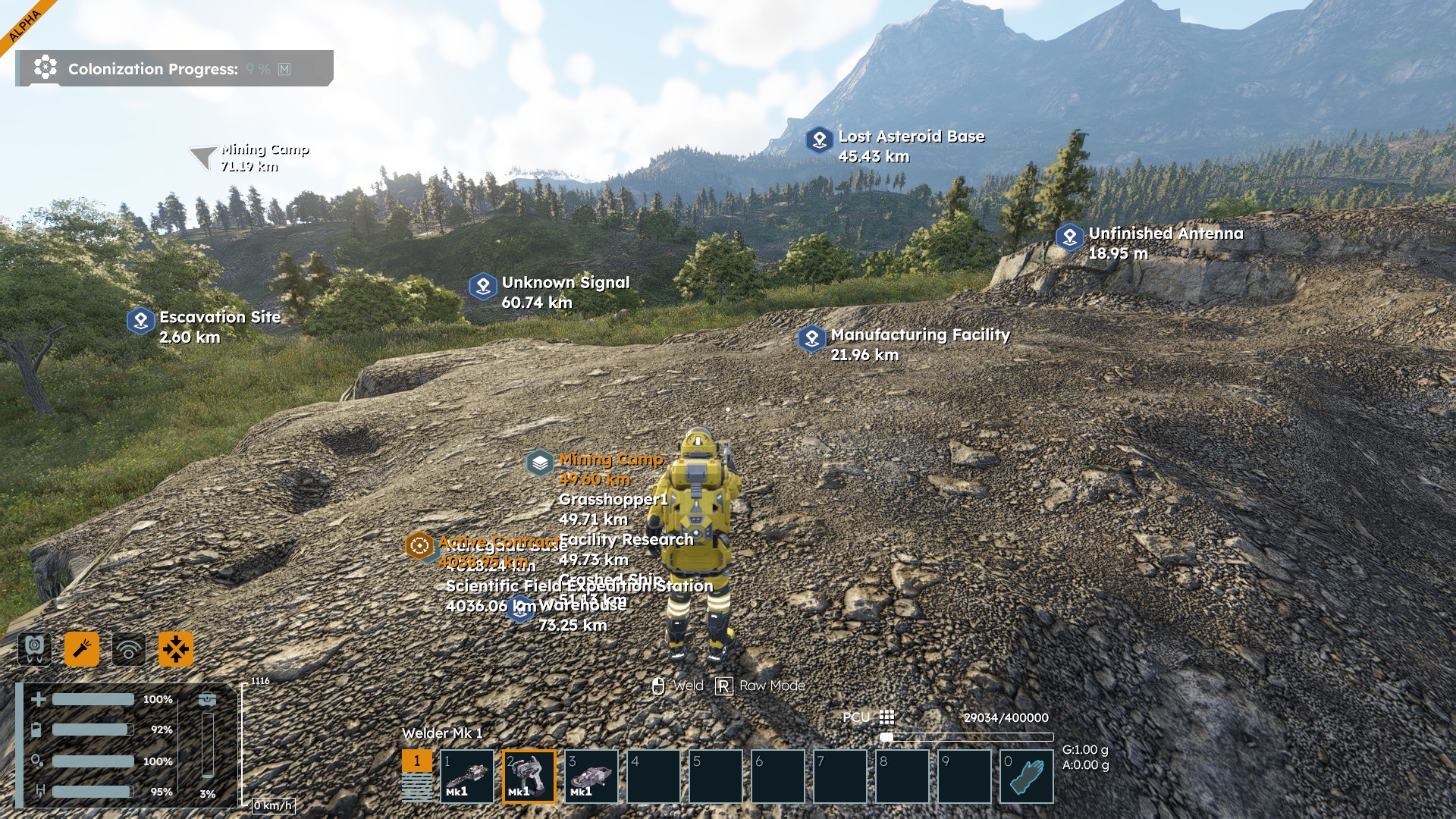The width and height of the screenshot is (1456, 819).
Task: Select the Welder Mk1 hotbar slot
Action: tap(529, 776)
